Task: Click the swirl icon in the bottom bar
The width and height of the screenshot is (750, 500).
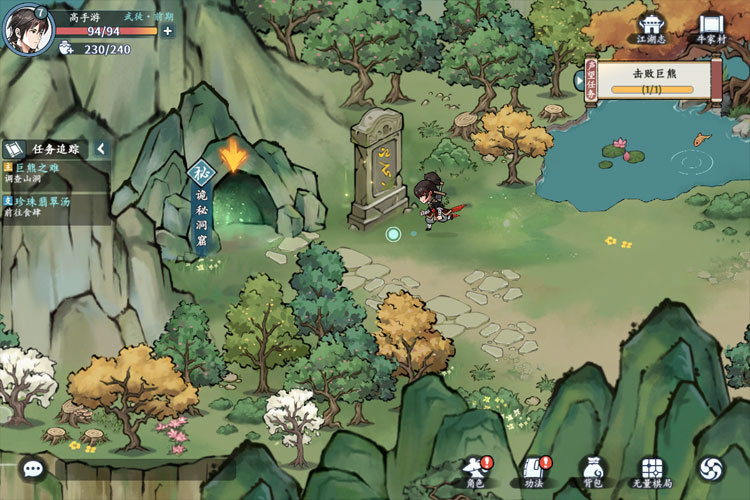Action: tap(712, 468)
